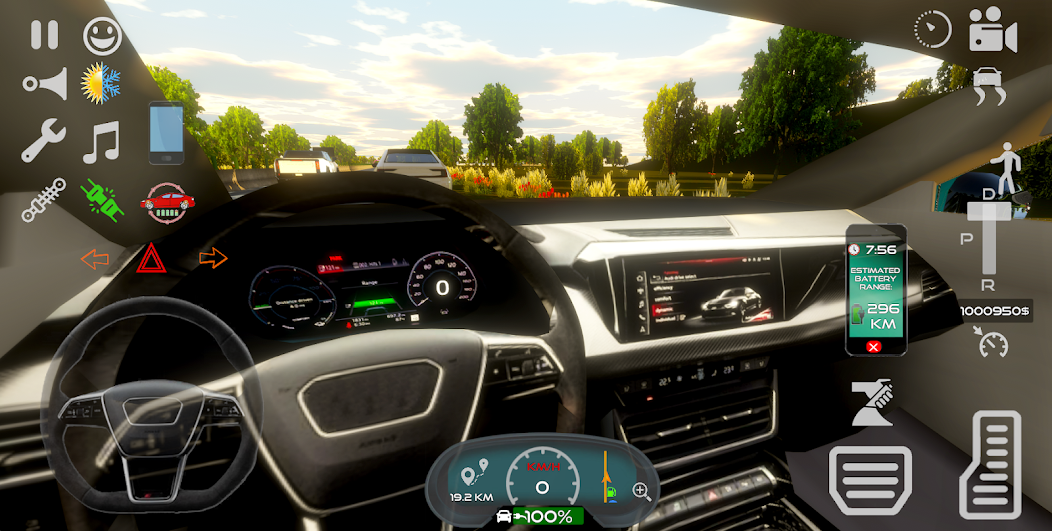This screenshot has width=1052, height=531.
Task: Pause the game with the pause icon
Action: [x=44, y=36]
